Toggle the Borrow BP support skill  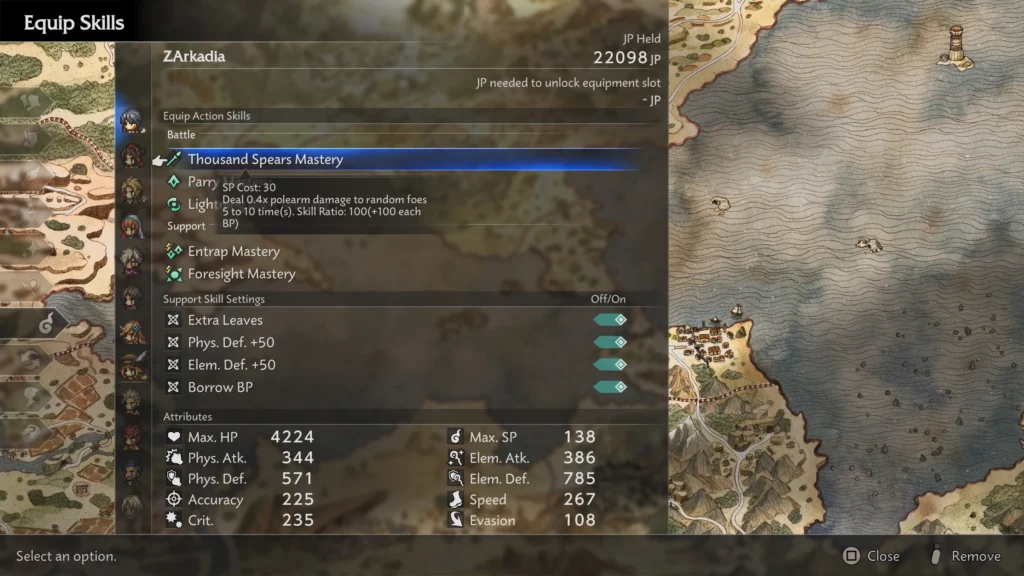pyautogui.click(x=610, y=387)
